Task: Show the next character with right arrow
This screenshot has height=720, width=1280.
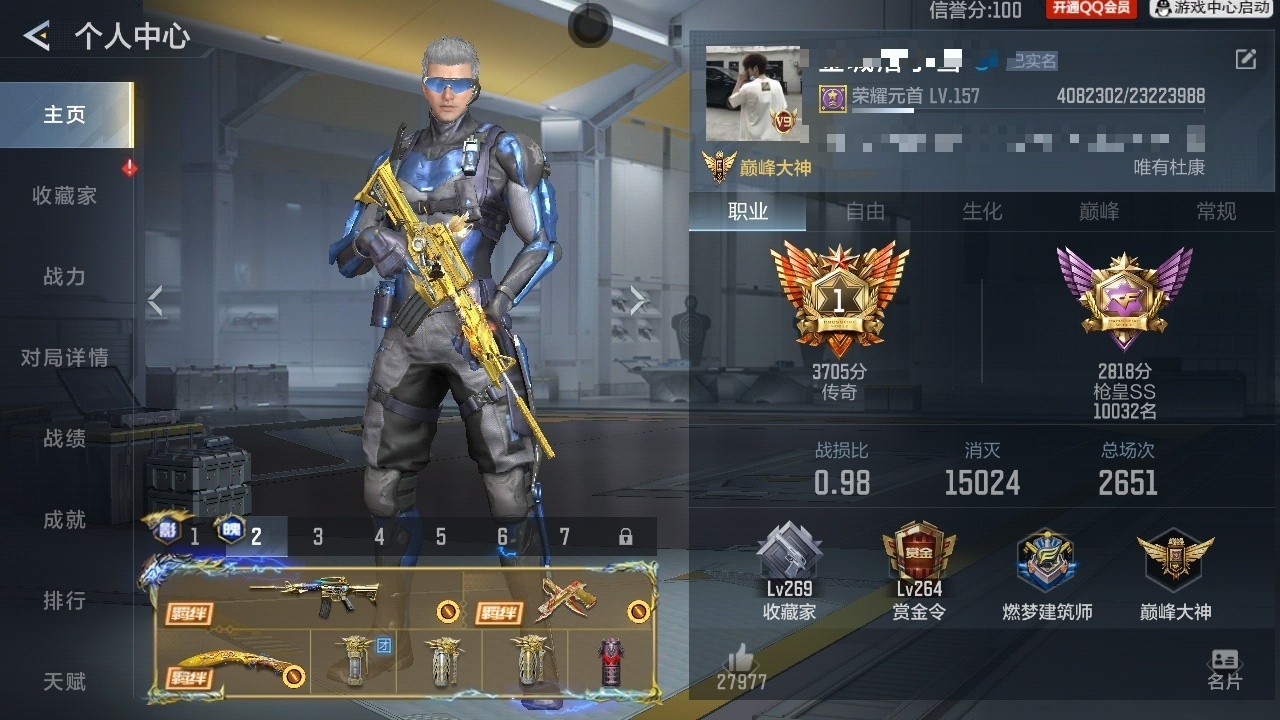Action: 637,299
